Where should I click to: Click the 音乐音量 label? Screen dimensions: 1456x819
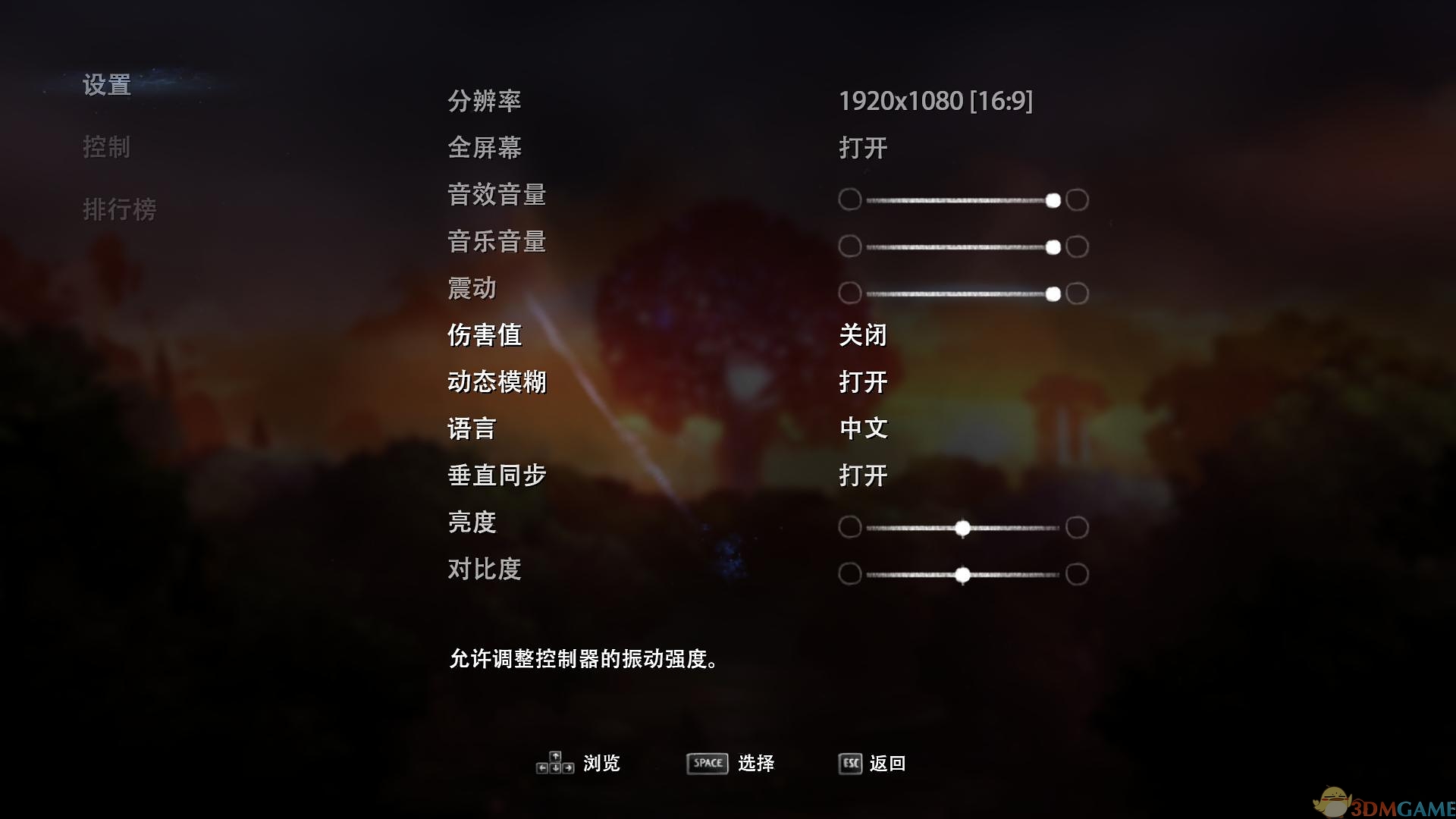point(497,242)
